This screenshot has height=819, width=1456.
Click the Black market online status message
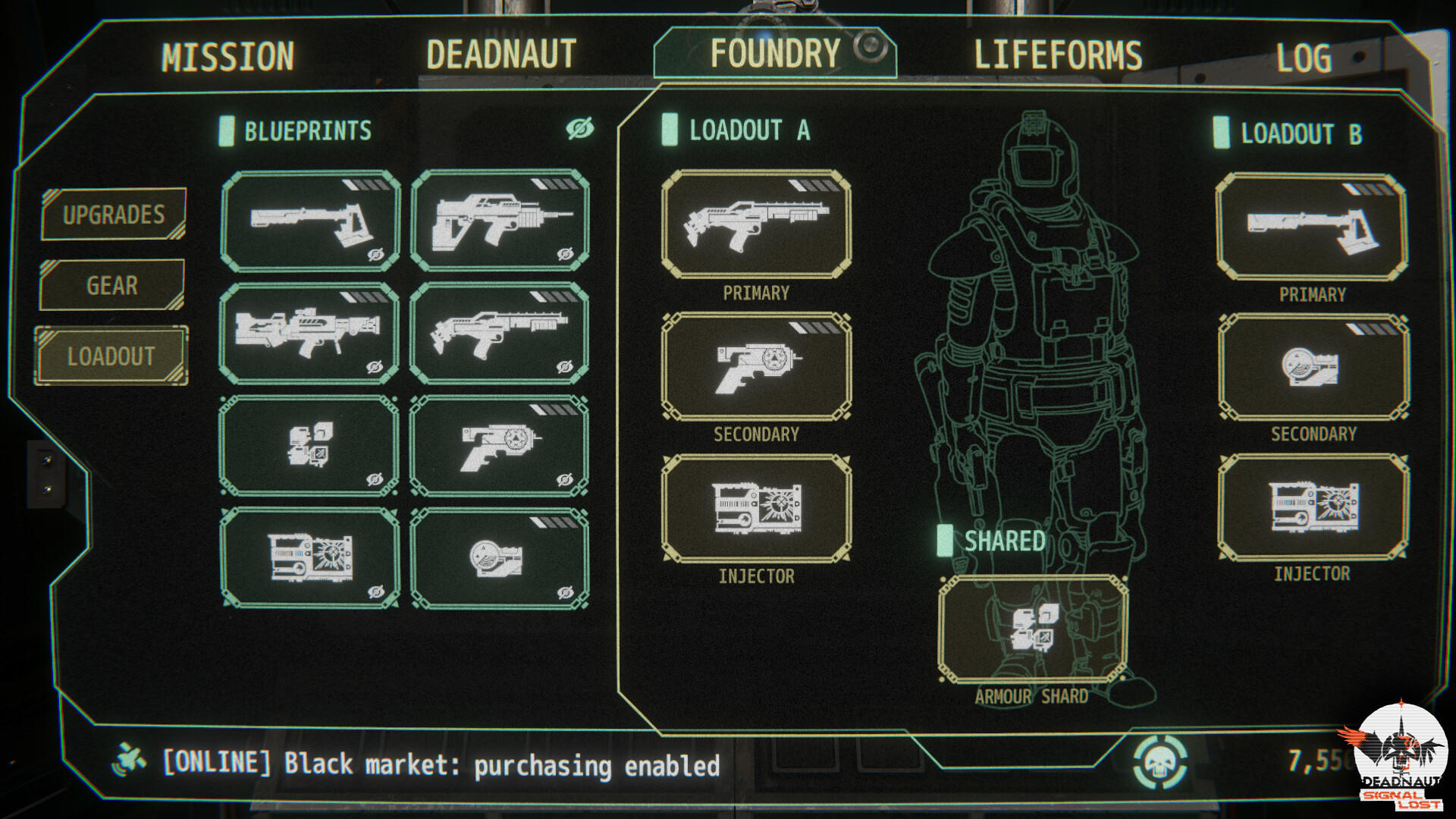[440, 766]
